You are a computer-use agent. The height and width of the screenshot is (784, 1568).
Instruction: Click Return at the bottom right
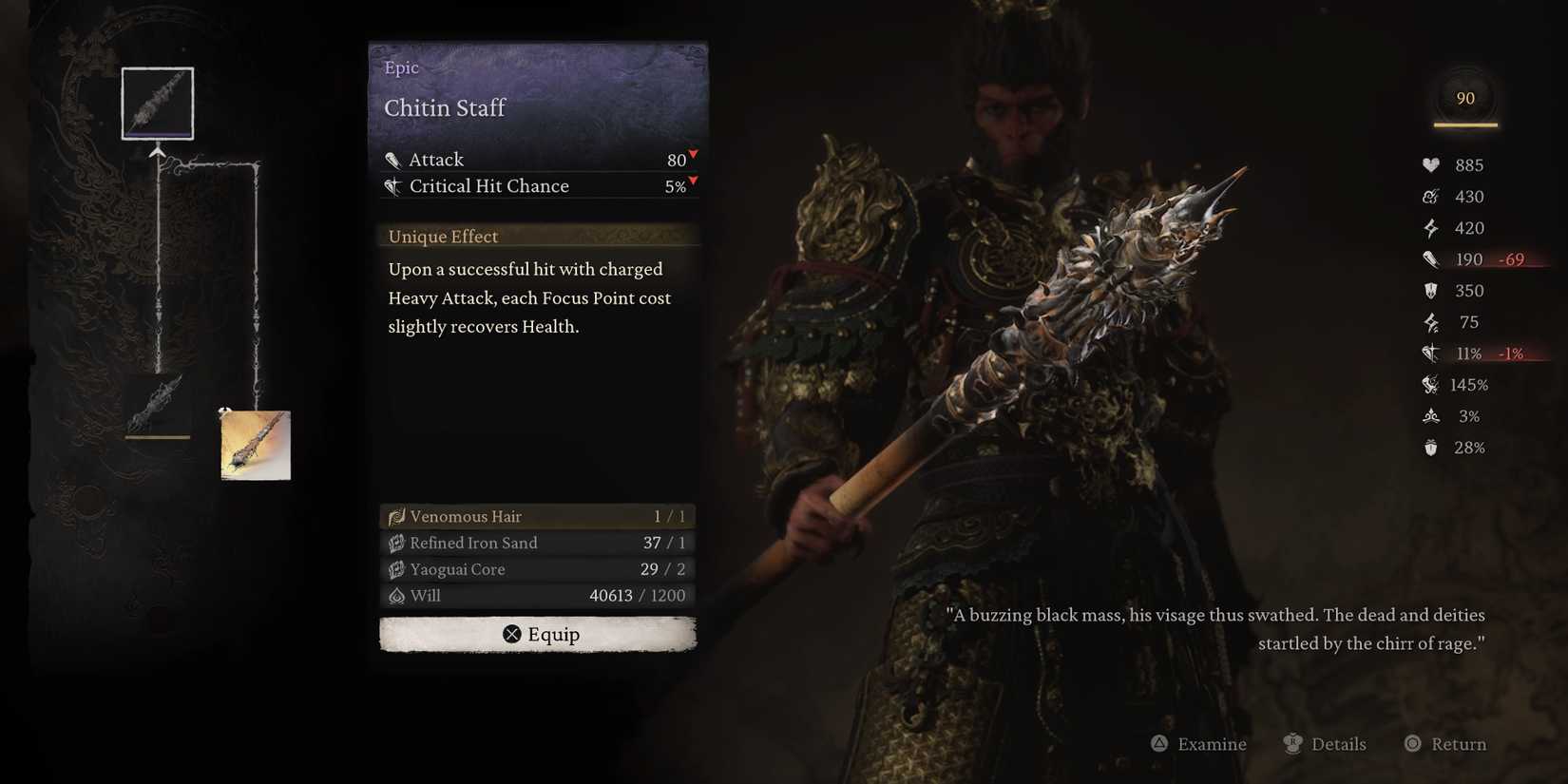pyautogui.click(x=1444, y=744)
